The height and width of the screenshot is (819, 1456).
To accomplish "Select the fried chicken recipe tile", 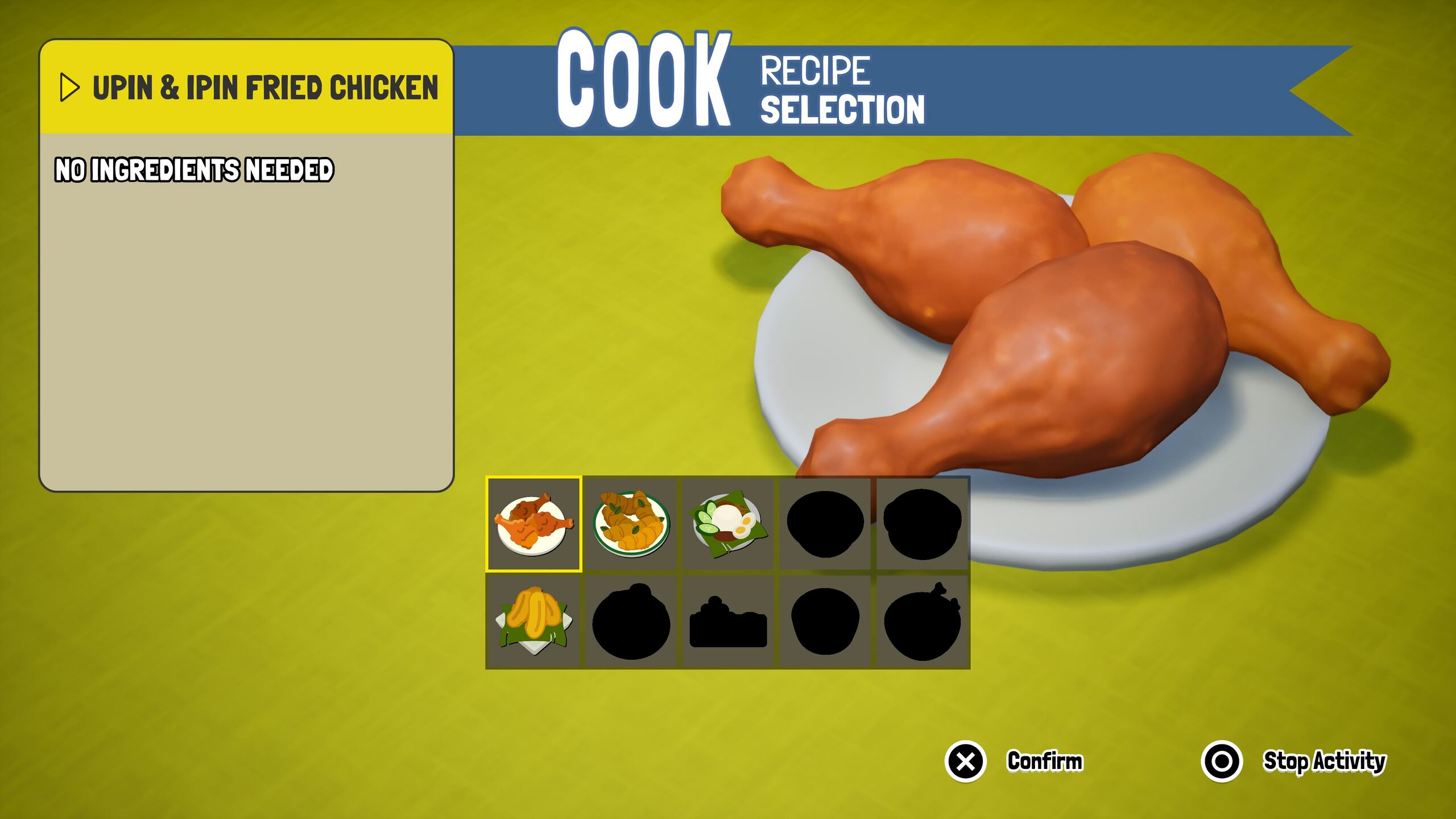I will pyautogui.click(x=533, y=524).
